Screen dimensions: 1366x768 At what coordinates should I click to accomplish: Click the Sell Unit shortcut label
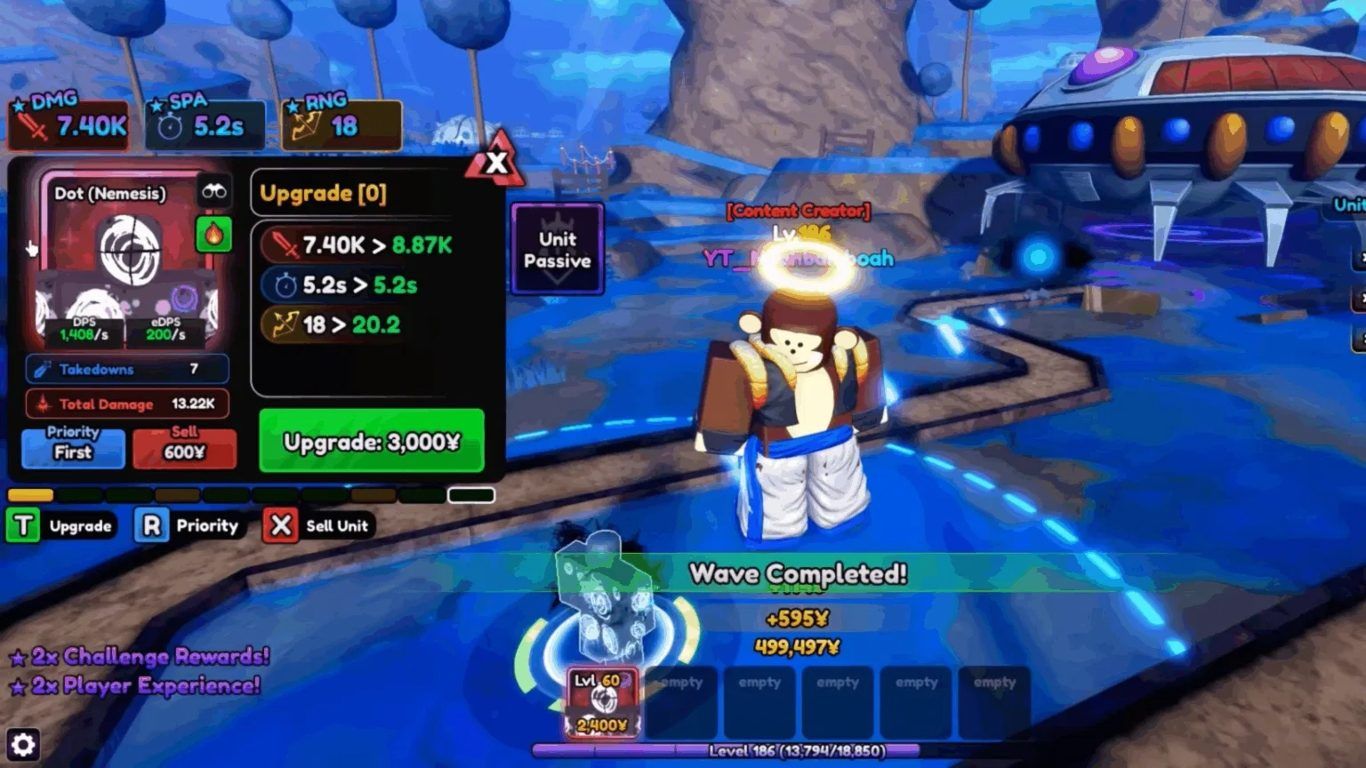click(337, 526)
